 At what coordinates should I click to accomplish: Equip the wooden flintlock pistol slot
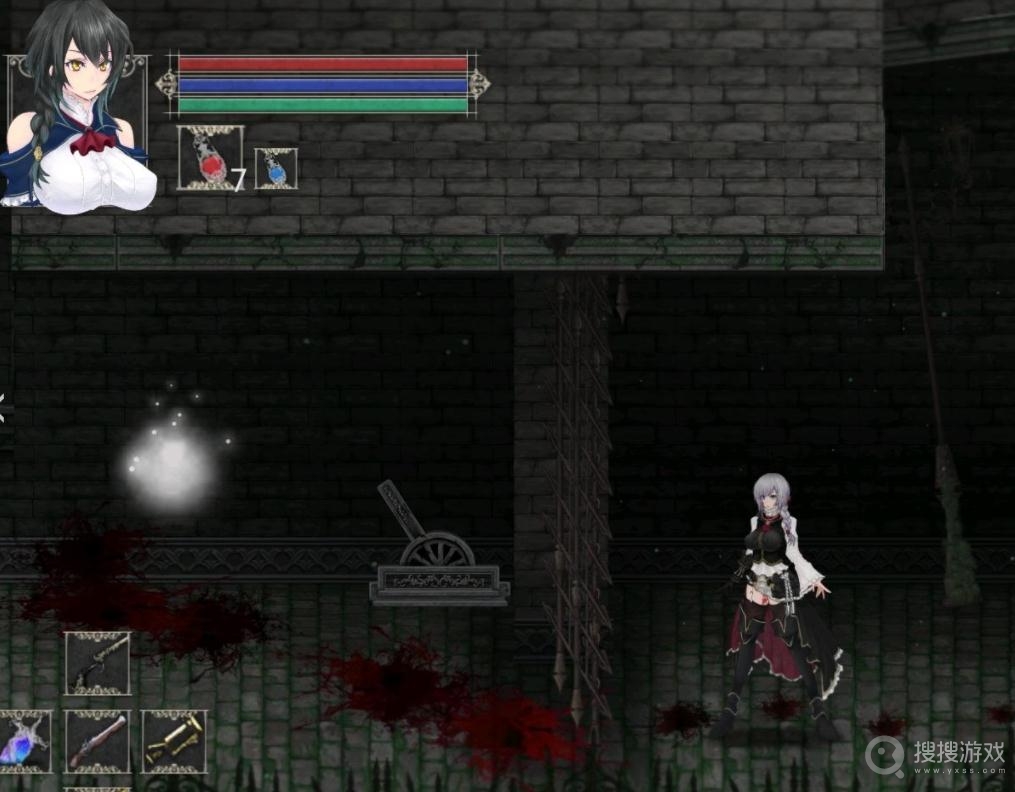(x=98, y=742)
